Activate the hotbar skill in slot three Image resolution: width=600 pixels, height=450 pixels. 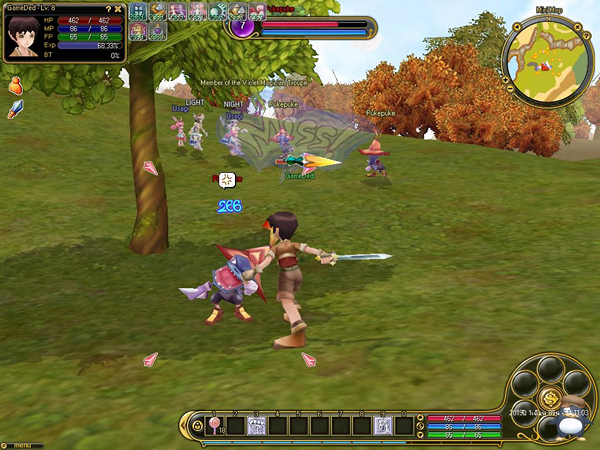coord(255,426)
